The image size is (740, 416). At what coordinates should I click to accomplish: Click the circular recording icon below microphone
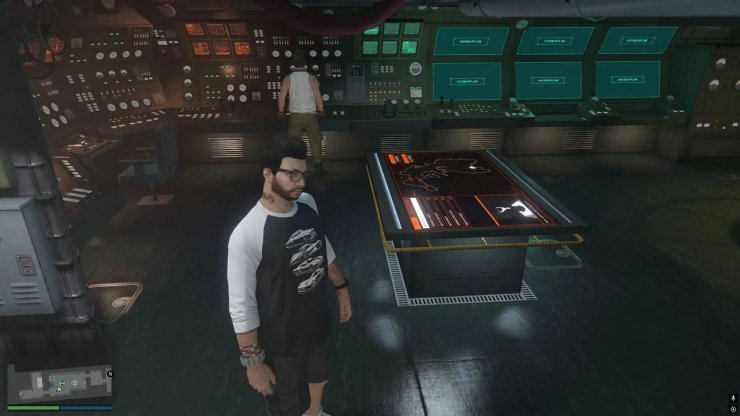coord(733,409)
